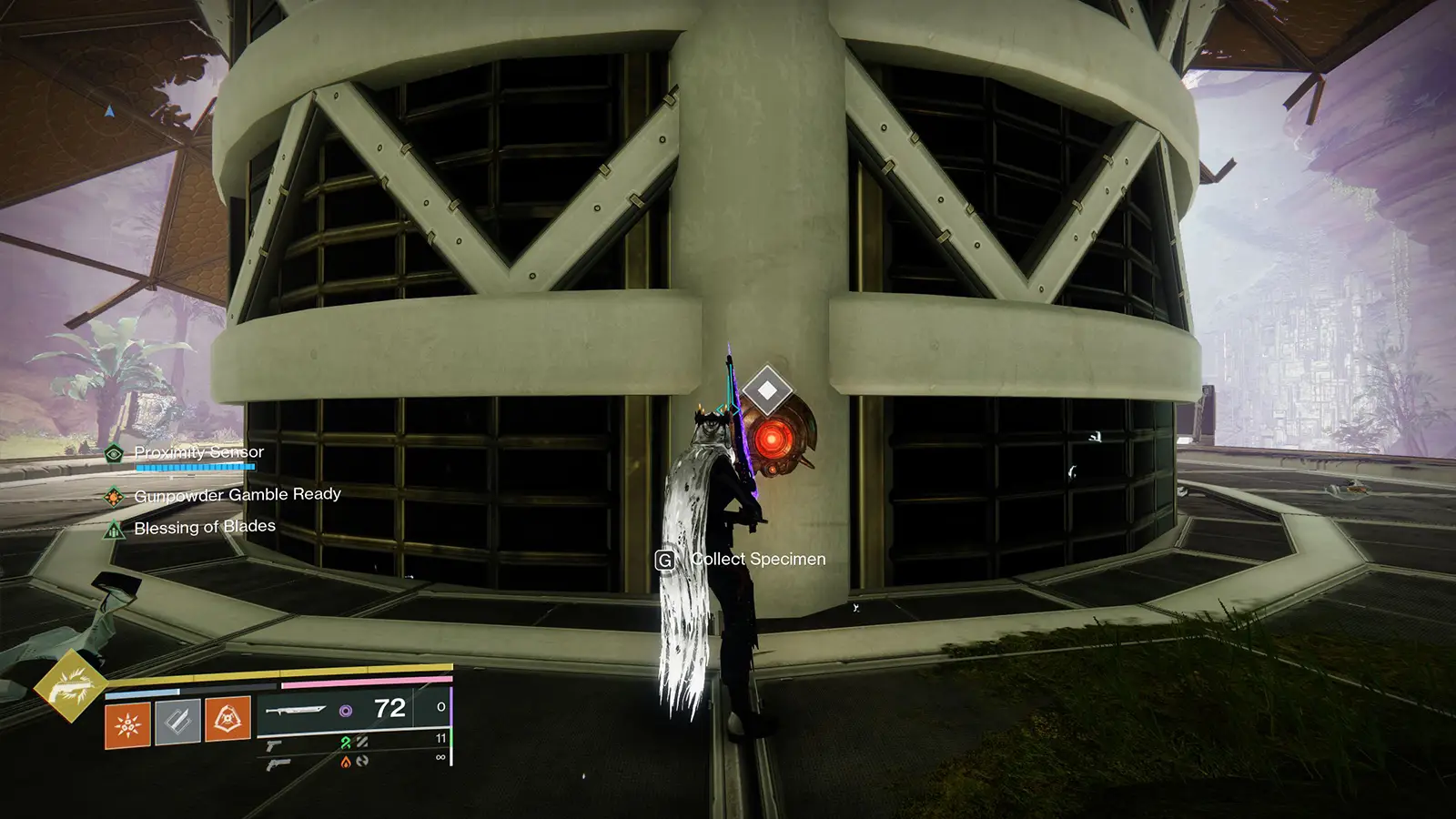
Task: Click the Collect Specimen prompt
Action: pyautogui.click(x=758, y=559)
